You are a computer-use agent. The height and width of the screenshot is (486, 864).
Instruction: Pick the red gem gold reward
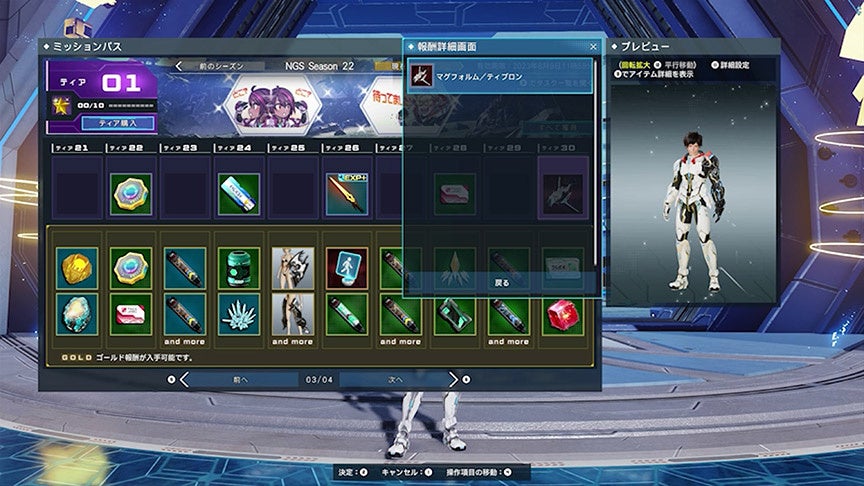tap(562, 314)
